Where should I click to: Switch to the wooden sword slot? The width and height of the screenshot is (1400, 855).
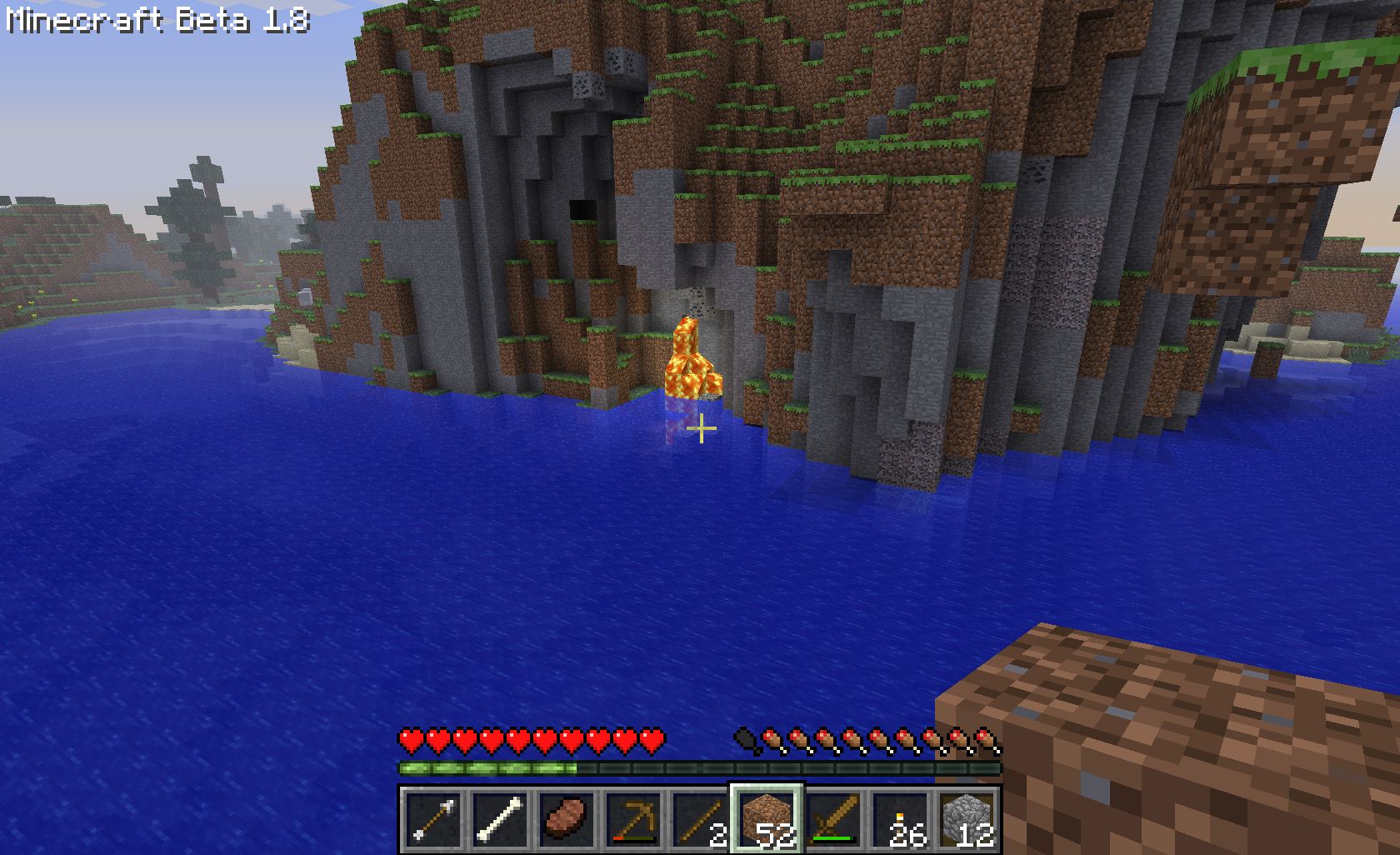pyautogui.click(x=834, y=820)
